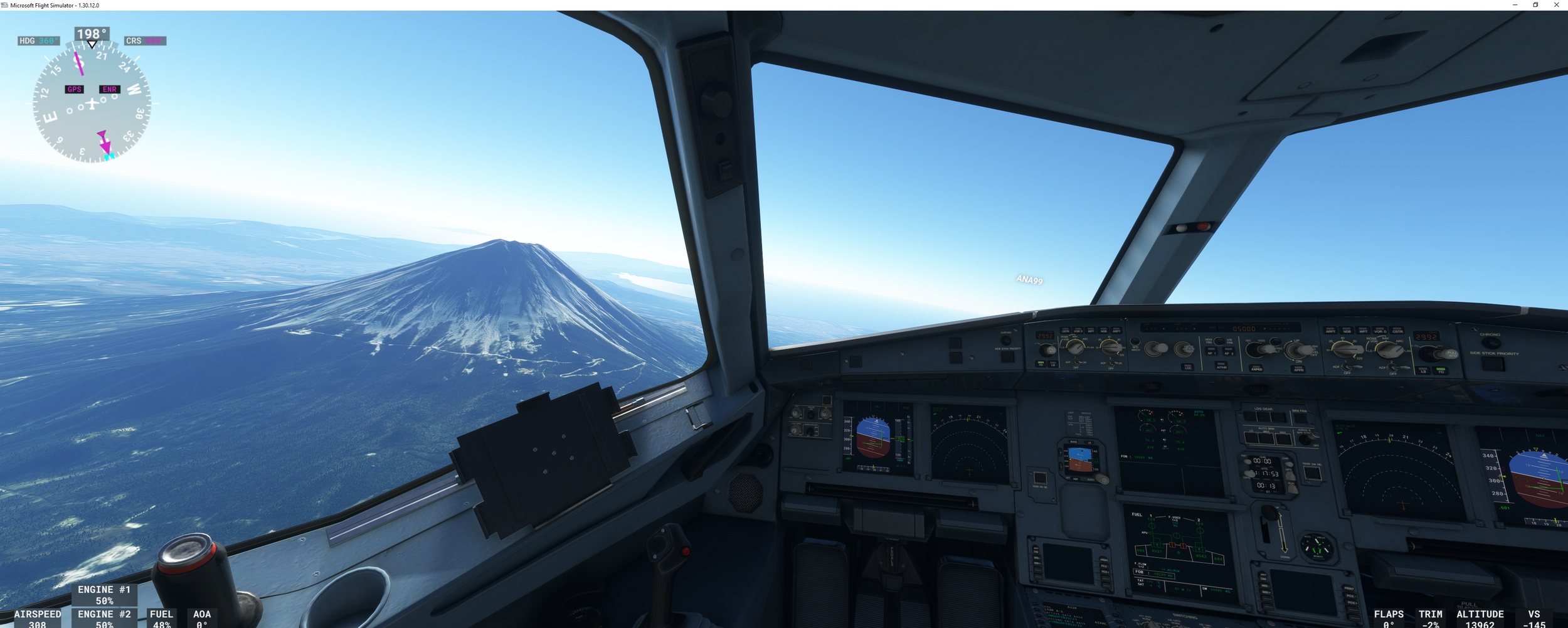Select the HDG heading bug box

click(x=39, y=41)
